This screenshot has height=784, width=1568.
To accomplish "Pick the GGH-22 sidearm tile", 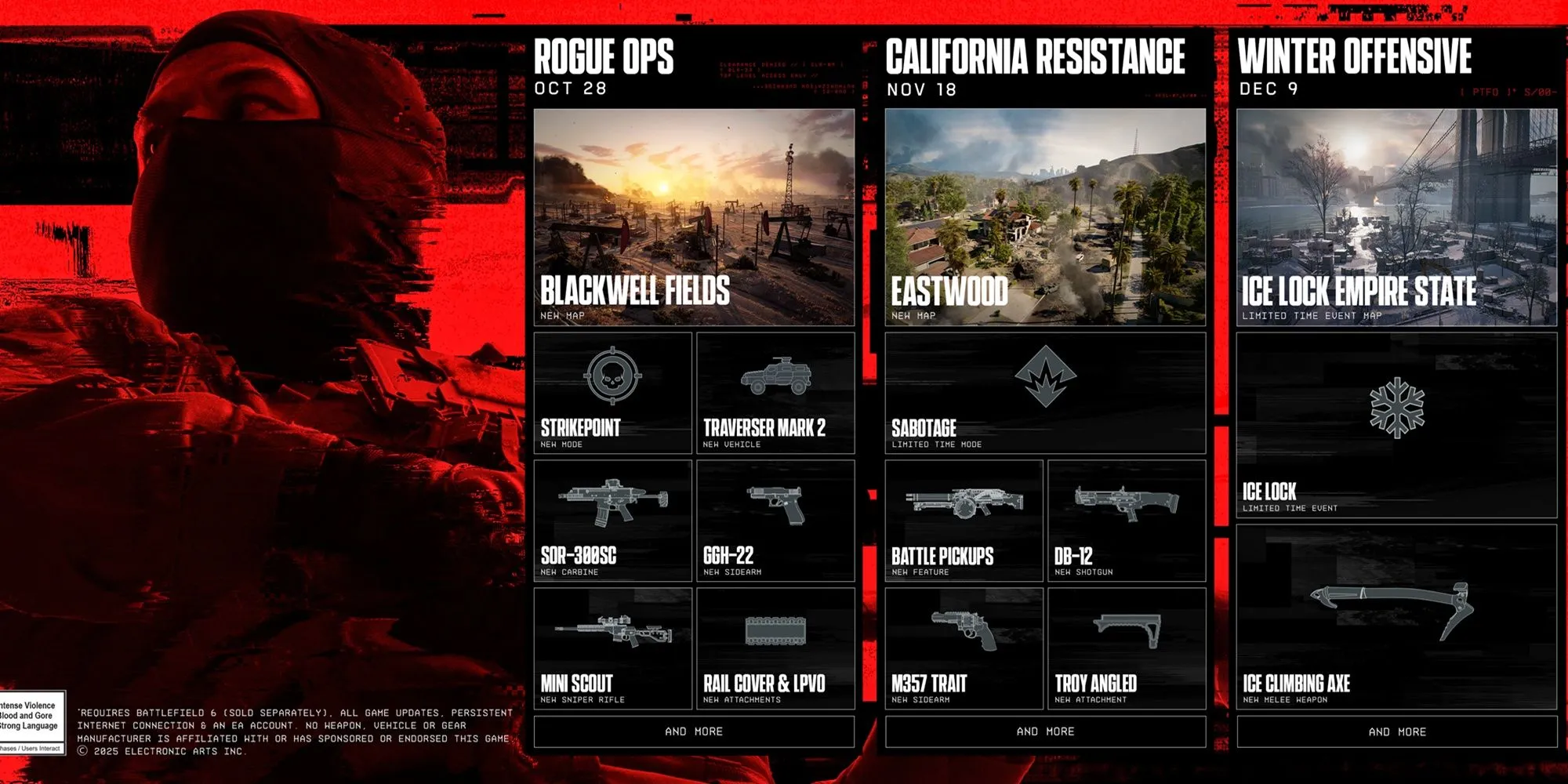I will (775, 521).
